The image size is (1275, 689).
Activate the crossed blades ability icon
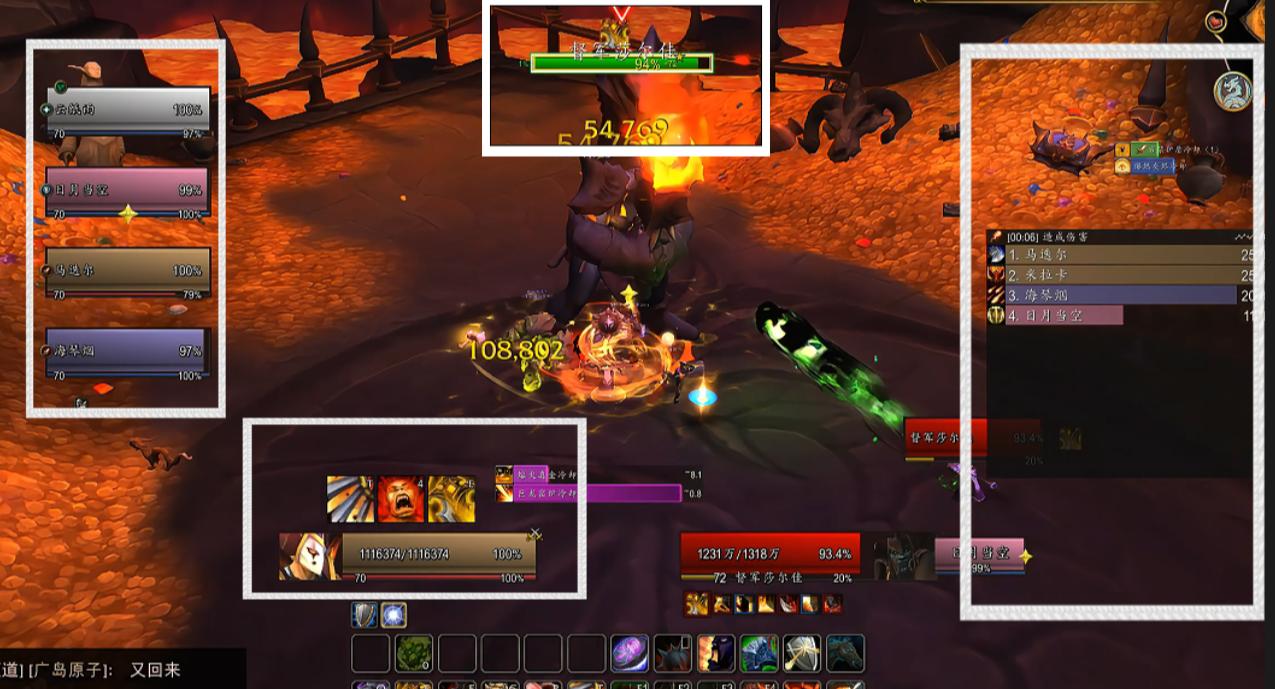click(x=351, y=499)
